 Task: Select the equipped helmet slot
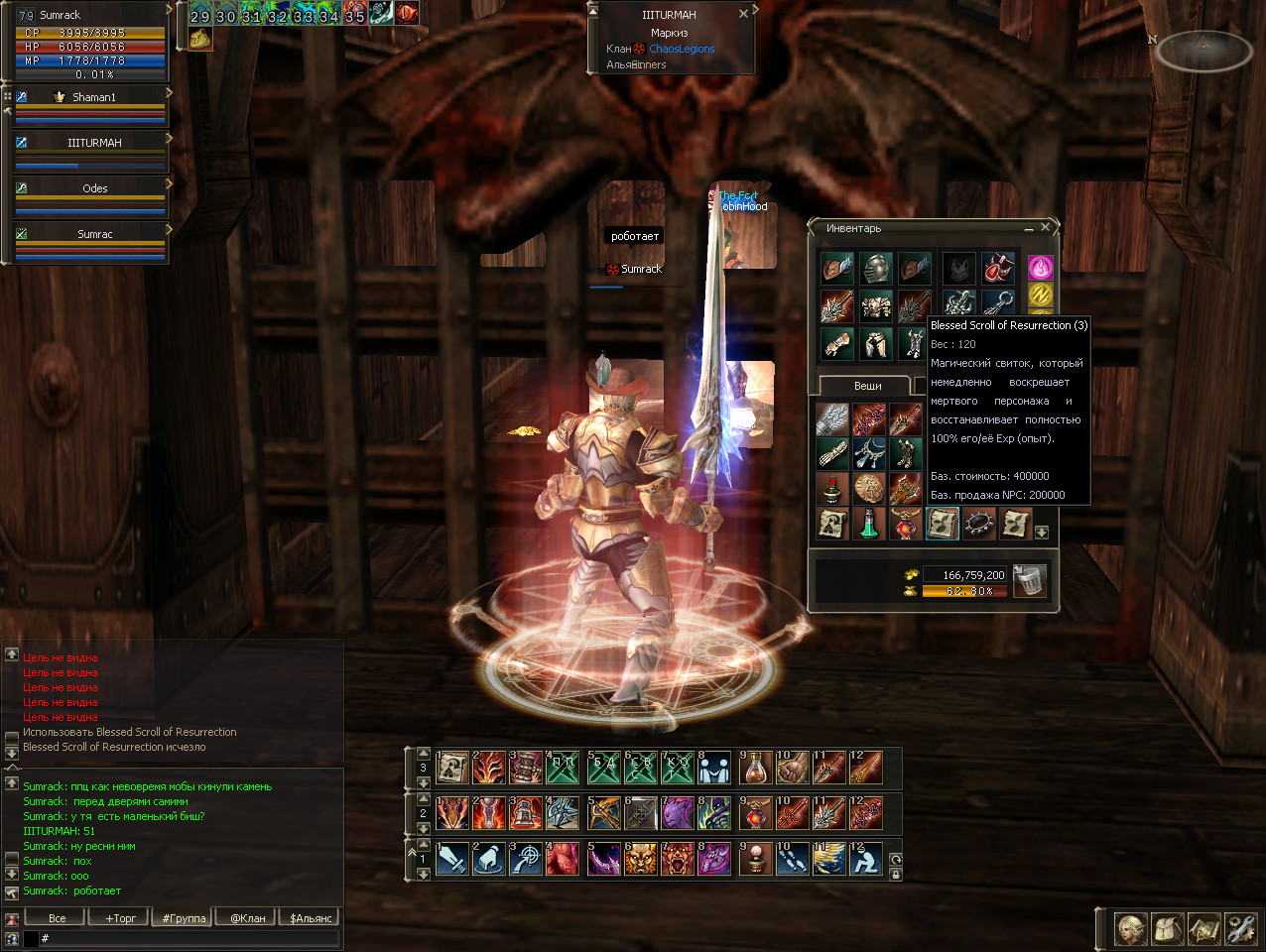pyautogui.click(x=875, y=268)
